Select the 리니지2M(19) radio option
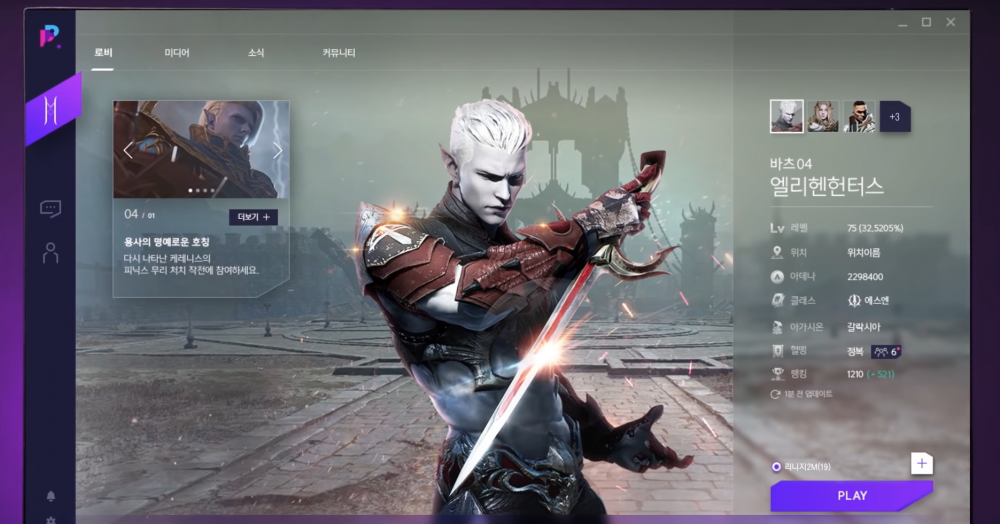Screen dimensions: 1000x524 (x=777, y=467)
